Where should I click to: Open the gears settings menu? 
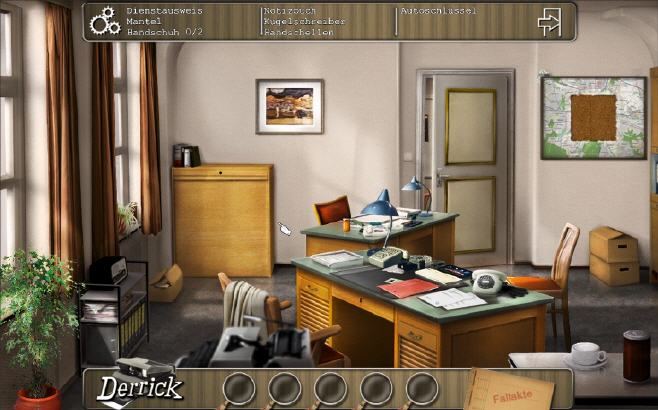(x=104, y=21)
